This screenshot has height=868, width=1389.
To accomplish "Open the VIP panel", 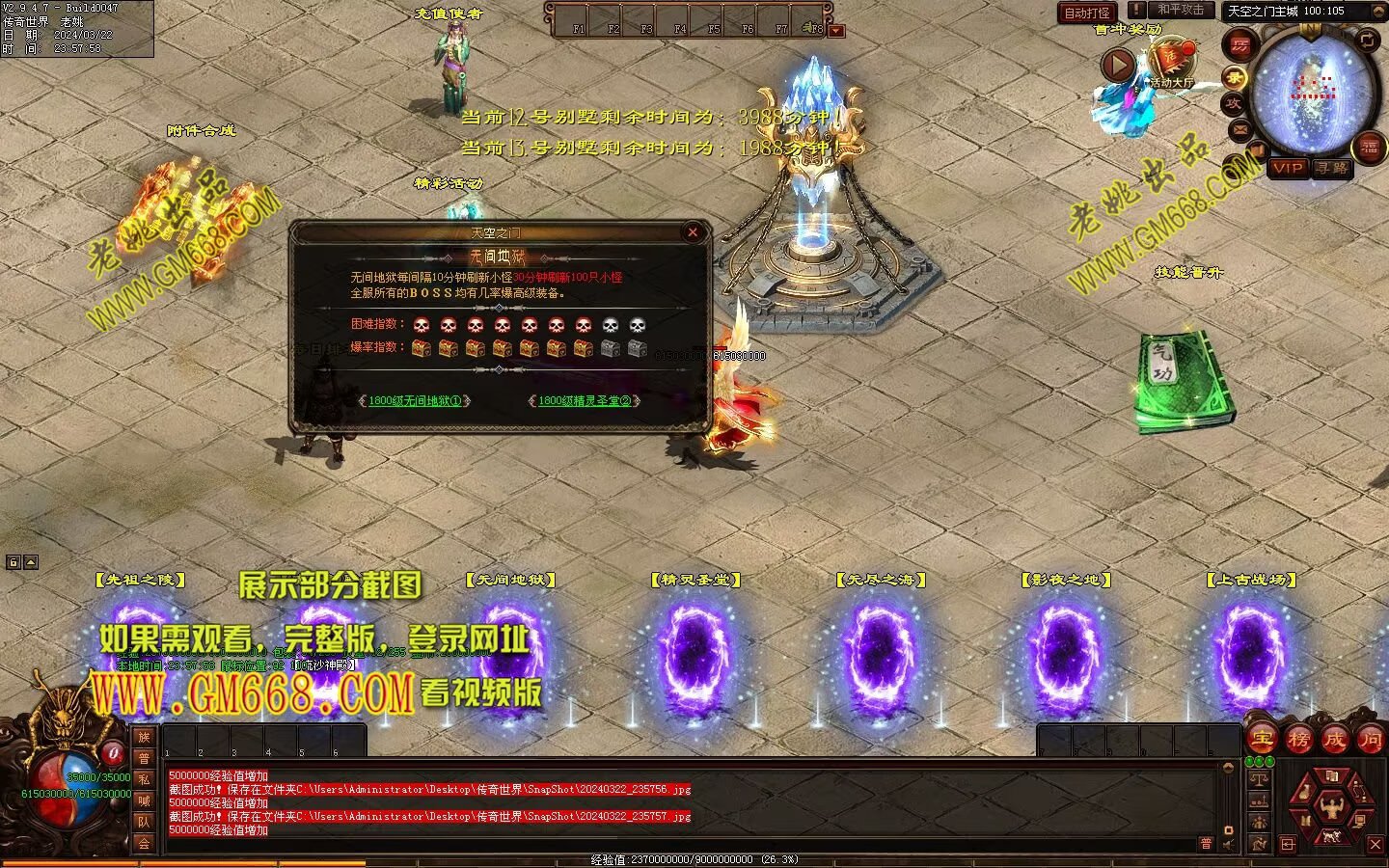I will pyautogui.click(x=1288, y=168).
